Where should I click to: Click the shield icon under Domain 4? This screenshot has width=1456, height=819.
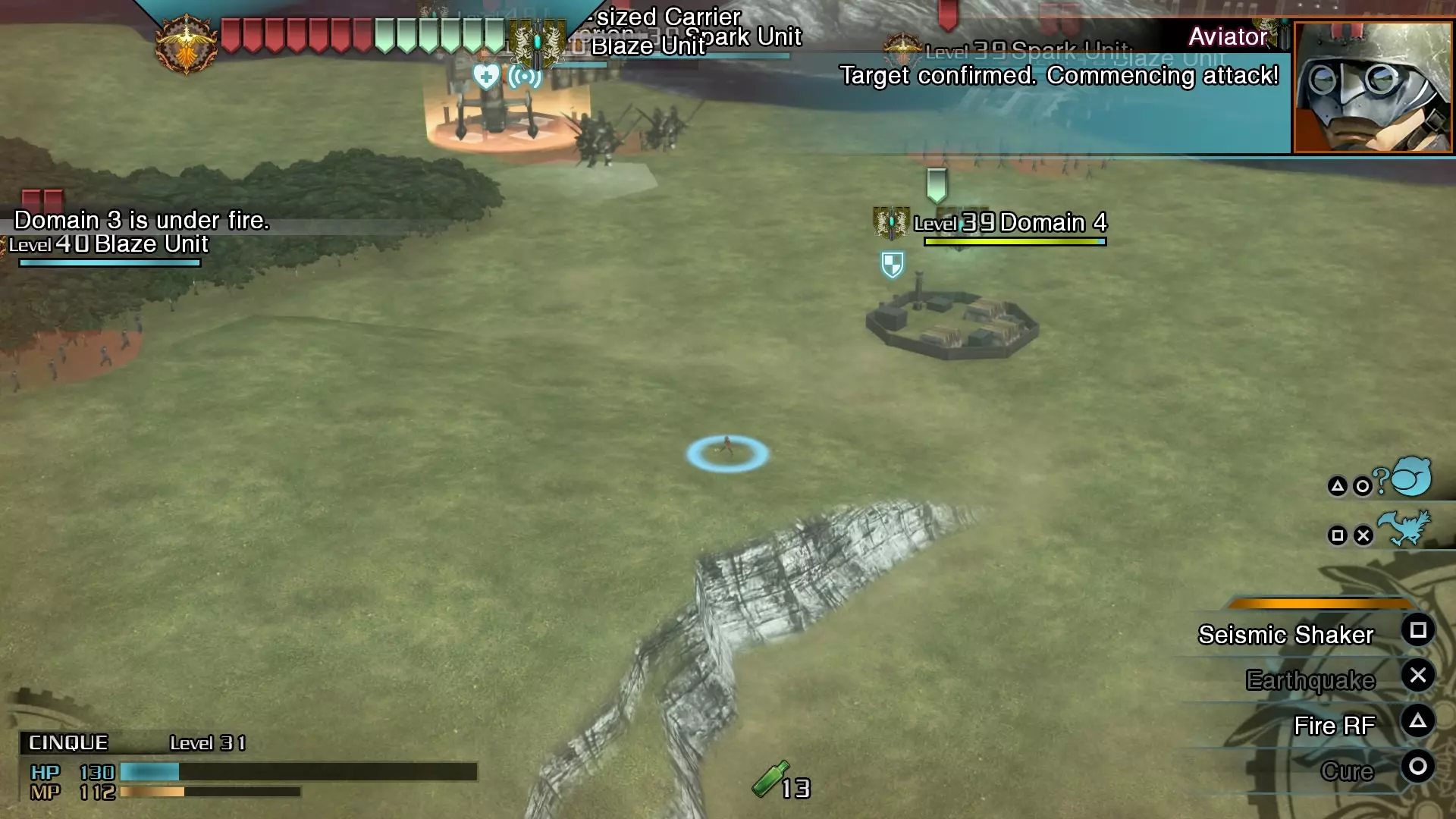893,265
